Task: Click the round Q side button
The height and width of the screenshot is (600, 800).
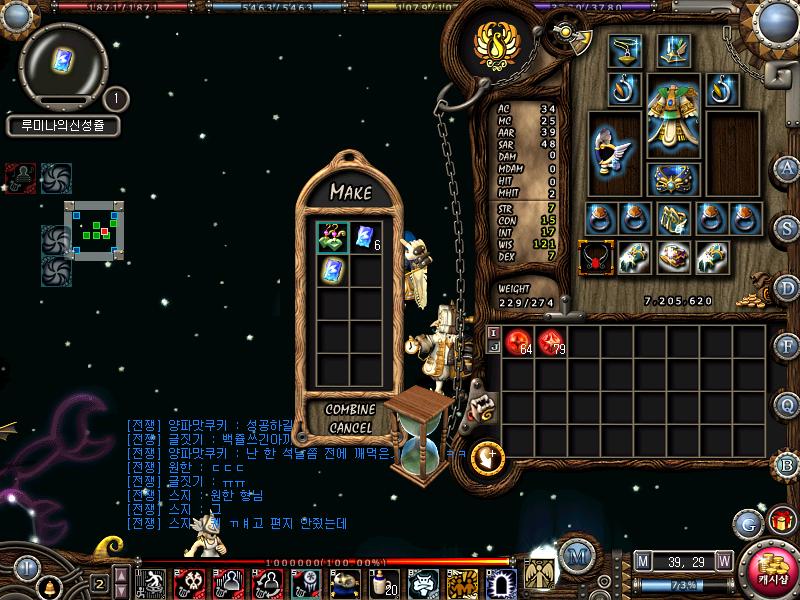Action: pyautogui.click(x=787, y=405)
